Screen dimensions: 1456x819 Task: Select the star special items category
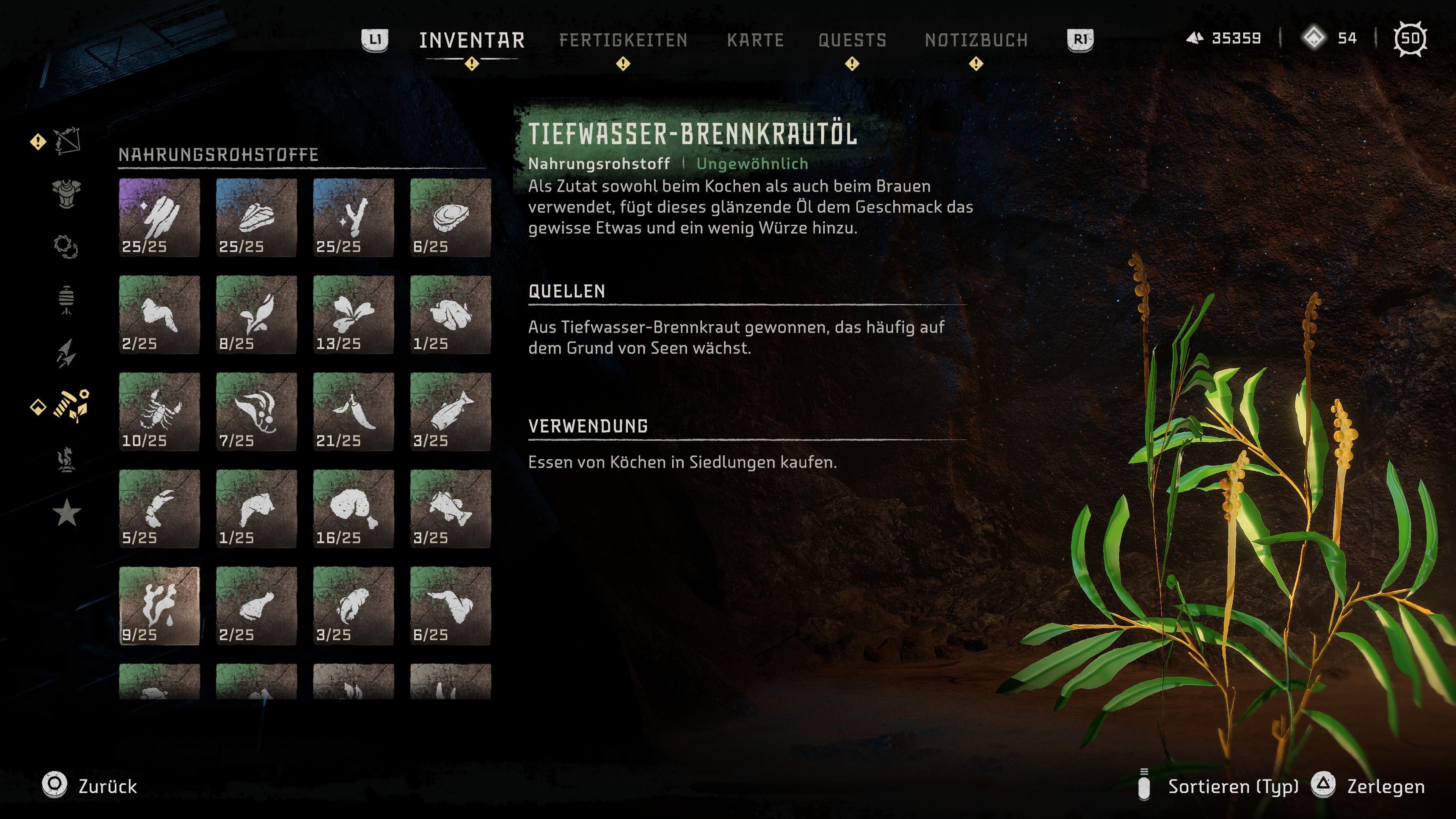pos(67,513)
